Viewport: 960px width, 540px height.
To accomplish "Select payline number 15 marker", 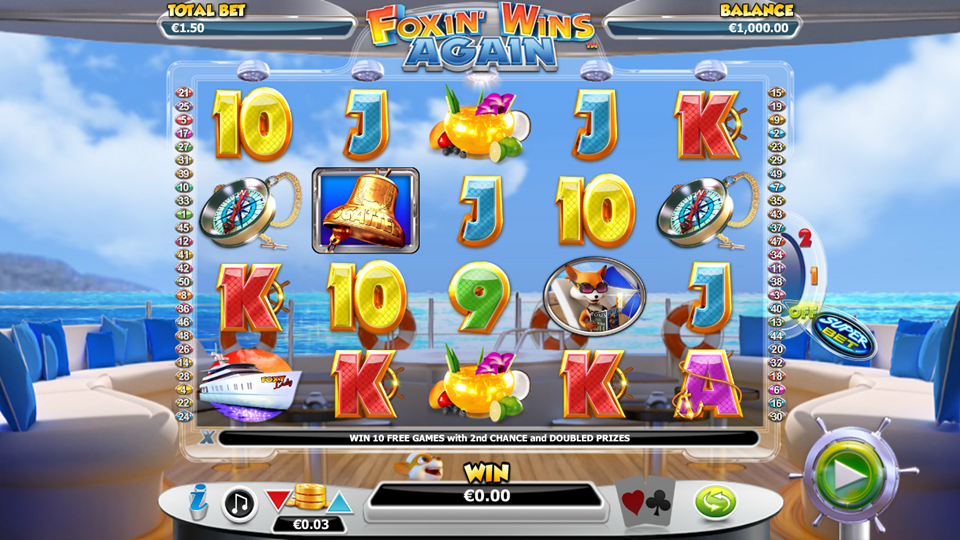I will pyautogui.click(x=776, y=93).
